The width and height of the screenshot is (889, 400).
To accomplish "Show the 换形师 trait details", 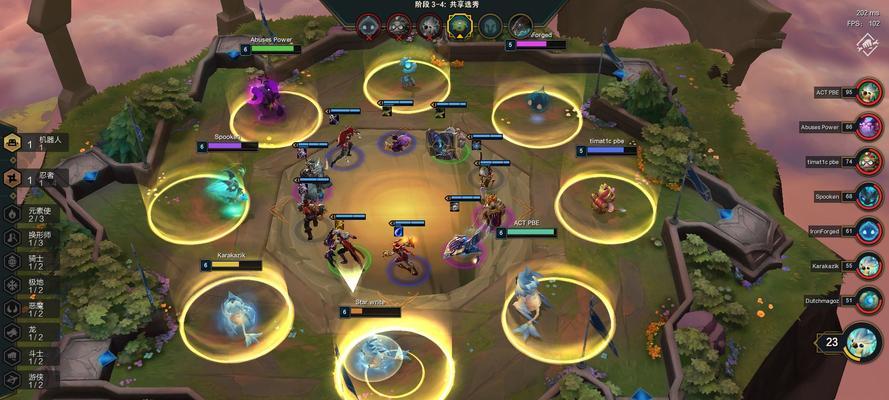I will (28, 237).
